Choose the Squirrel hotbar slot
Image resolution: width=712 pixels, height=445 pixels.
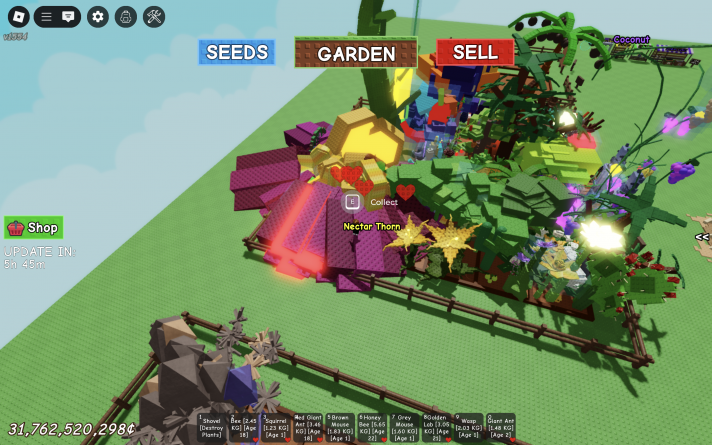pos(276,427)
